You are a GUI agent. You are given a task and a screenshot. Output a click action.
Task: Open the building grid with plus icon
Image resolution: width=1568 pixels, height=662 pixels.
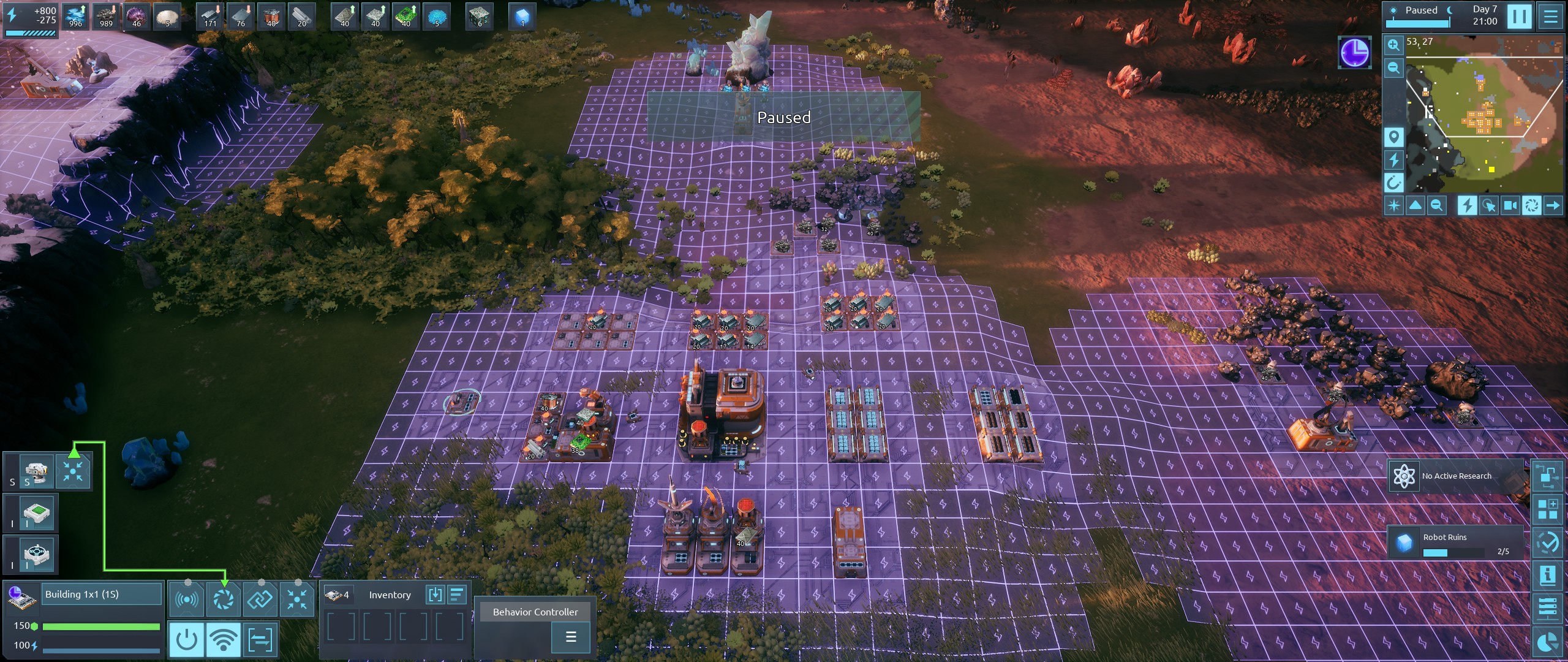(x=1548, y=509)
